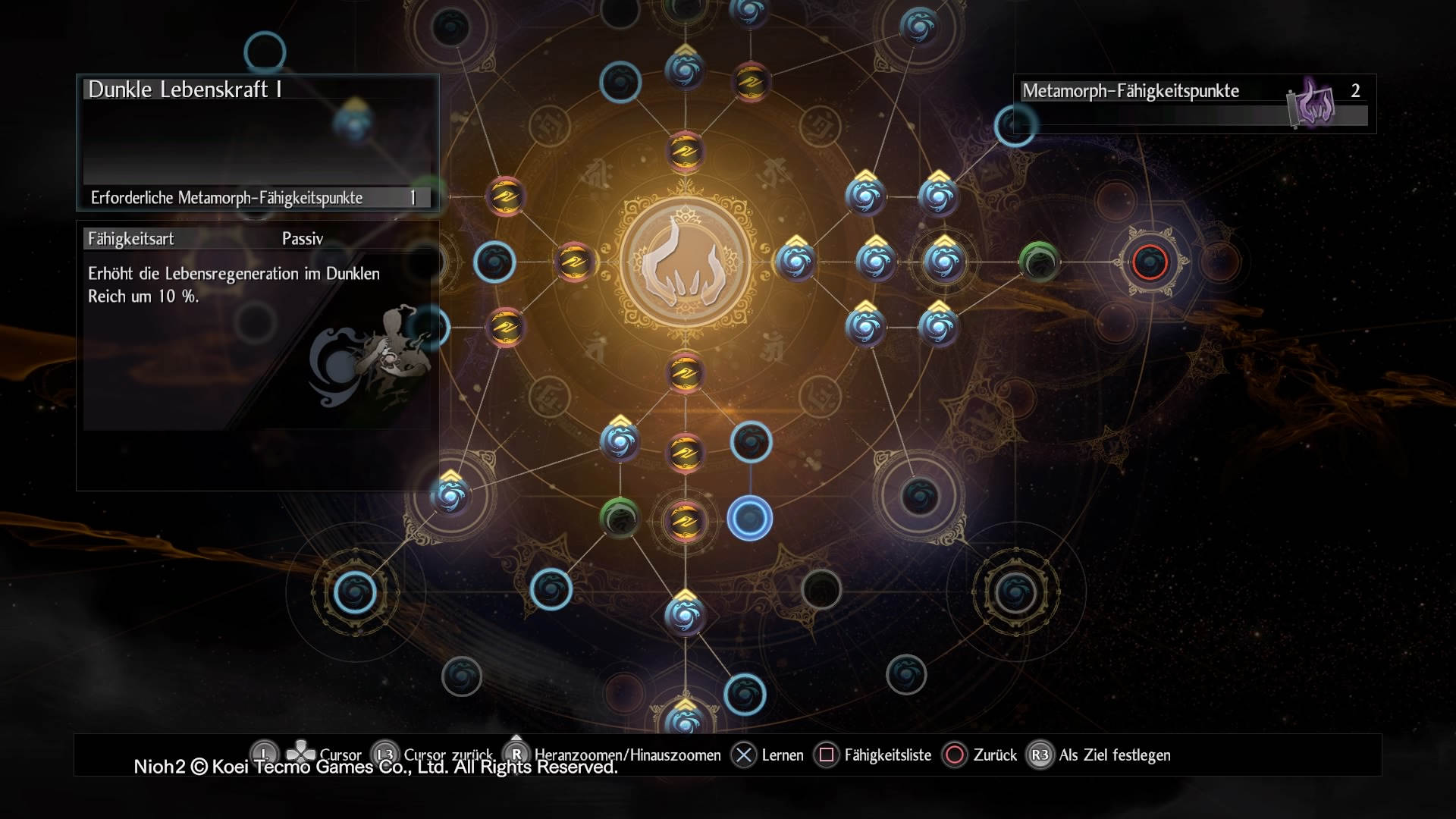Select the red-ringed skill node
Screen dimensions: 1456x819
(x=1150, y=262)
